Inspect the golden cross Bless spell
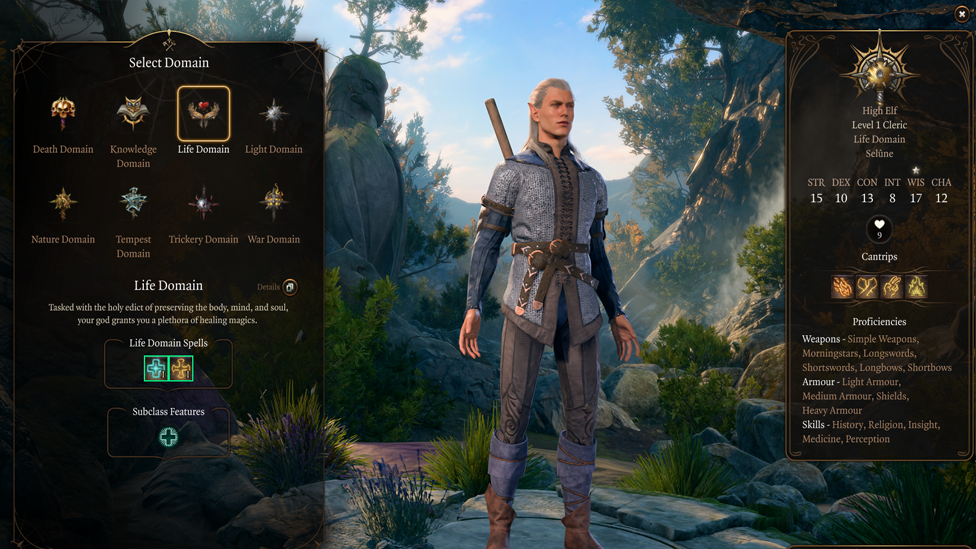The height and width of the screenshot is (549, 976). [x=181, y=369]
